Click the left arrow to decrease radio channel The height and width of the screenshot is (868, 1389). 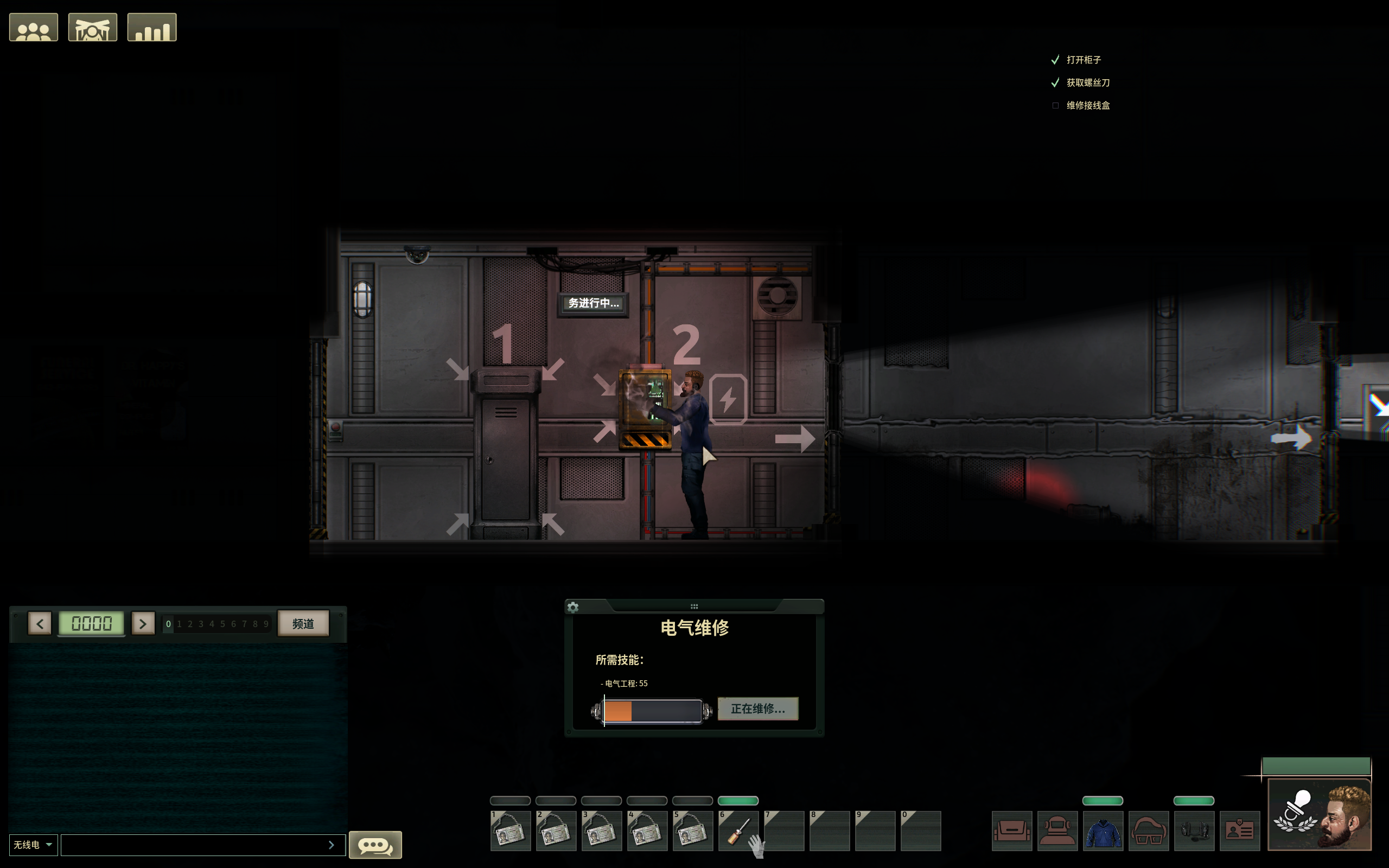click(40, 623)
